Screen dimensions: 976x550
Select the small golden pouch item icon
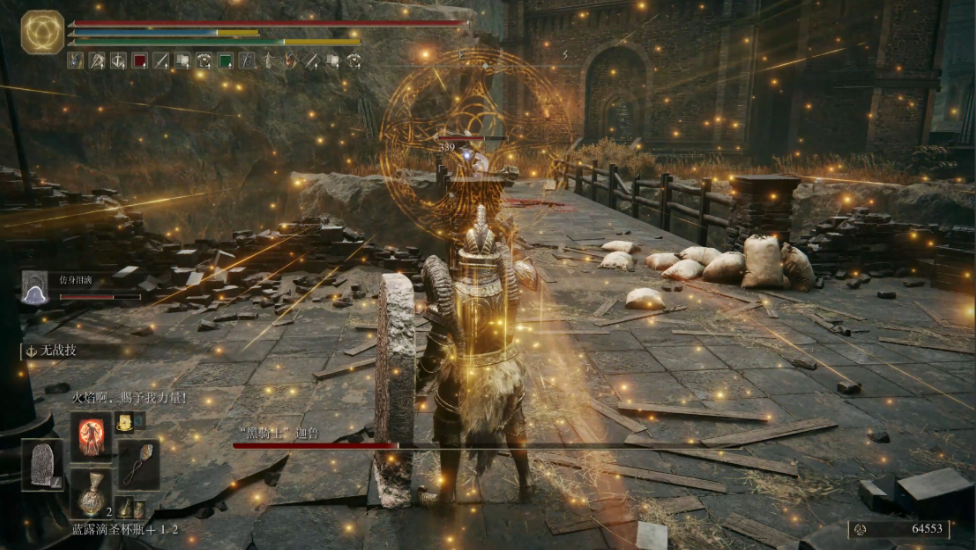125,421
